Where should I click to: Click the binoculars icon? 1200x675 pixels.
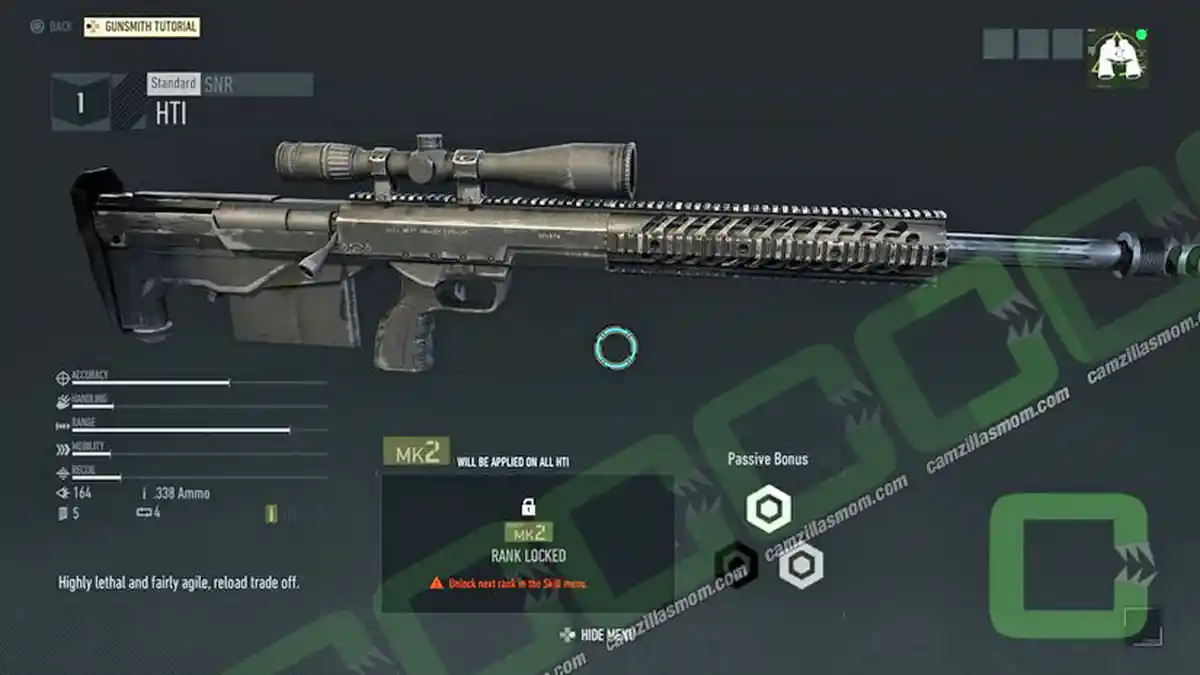[1117, 57]
